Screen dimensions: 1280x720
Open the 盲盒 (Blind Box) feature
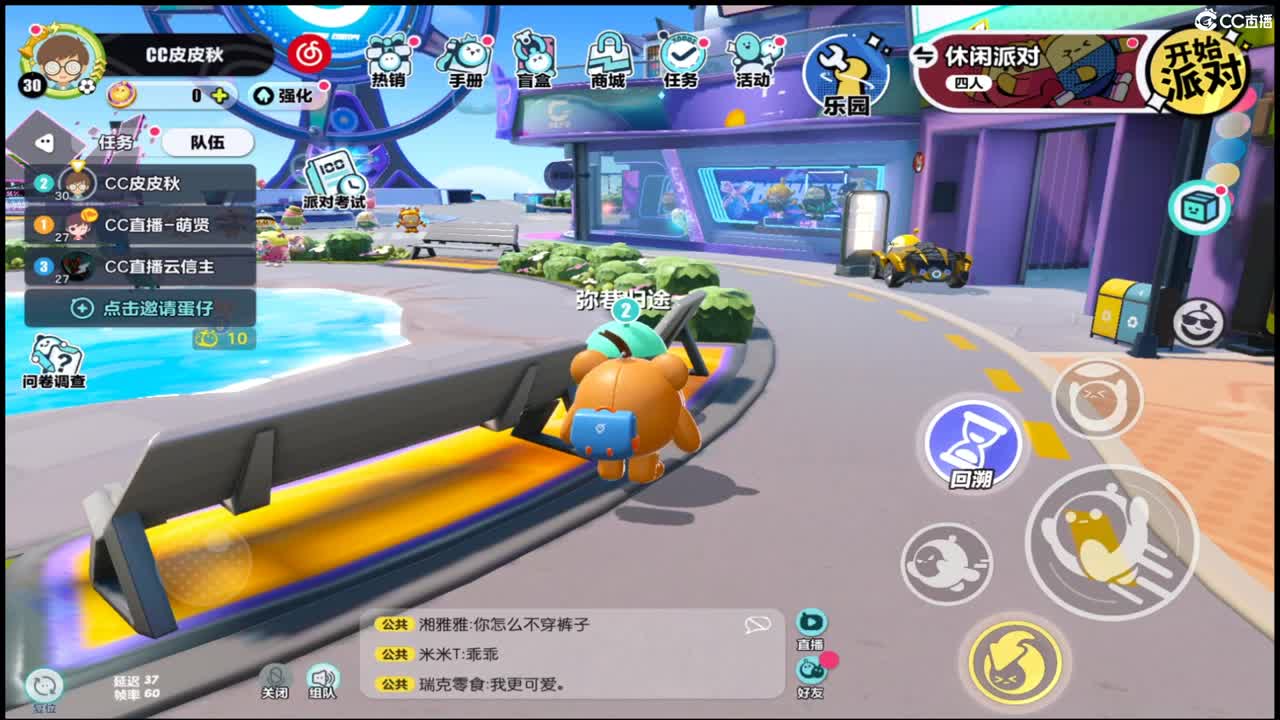pos(535,60)
